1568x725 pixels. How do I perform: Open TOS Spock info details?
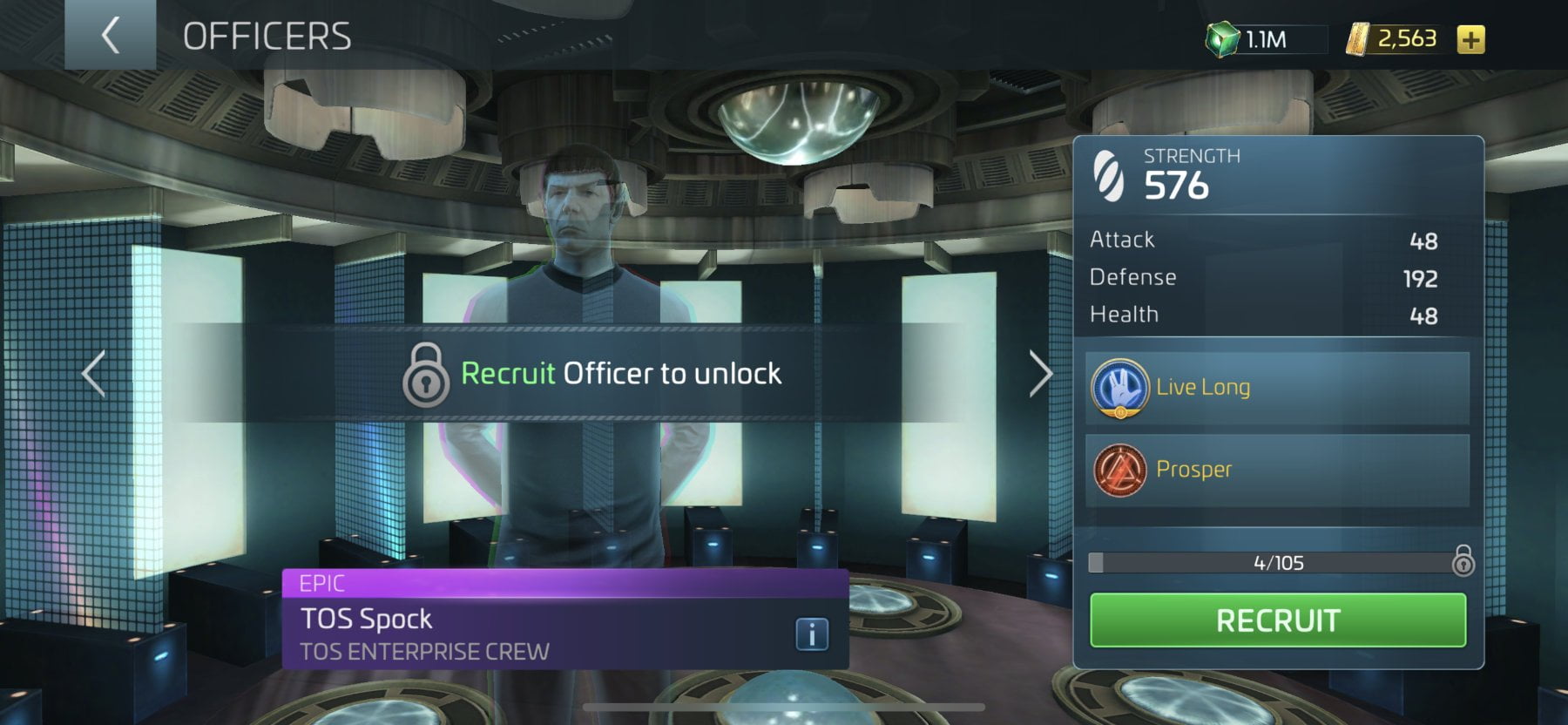pyautogui.click(x=811, y=634)
